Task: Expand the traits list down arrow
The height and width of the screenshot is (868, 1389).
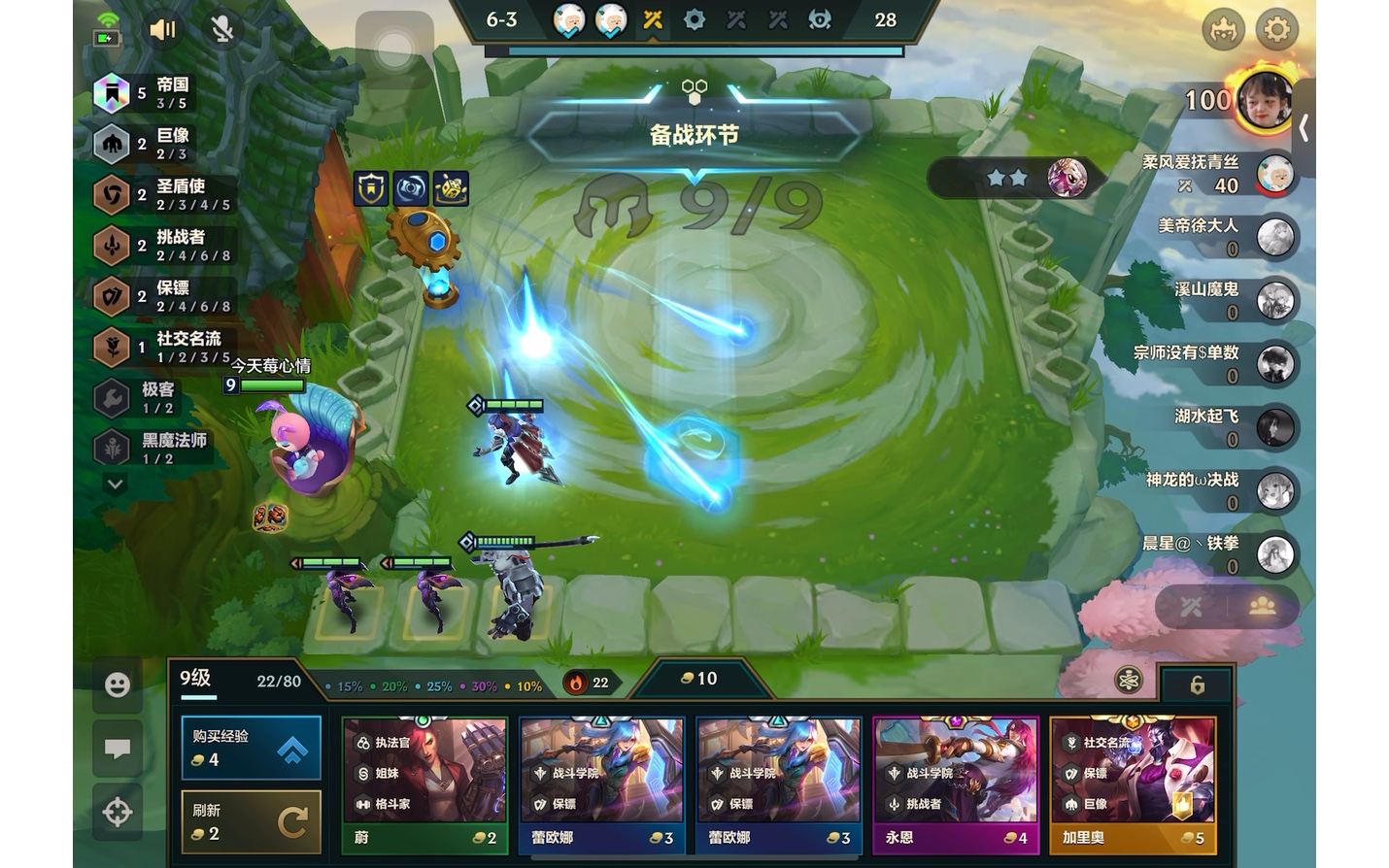Action: click(115, 484)
